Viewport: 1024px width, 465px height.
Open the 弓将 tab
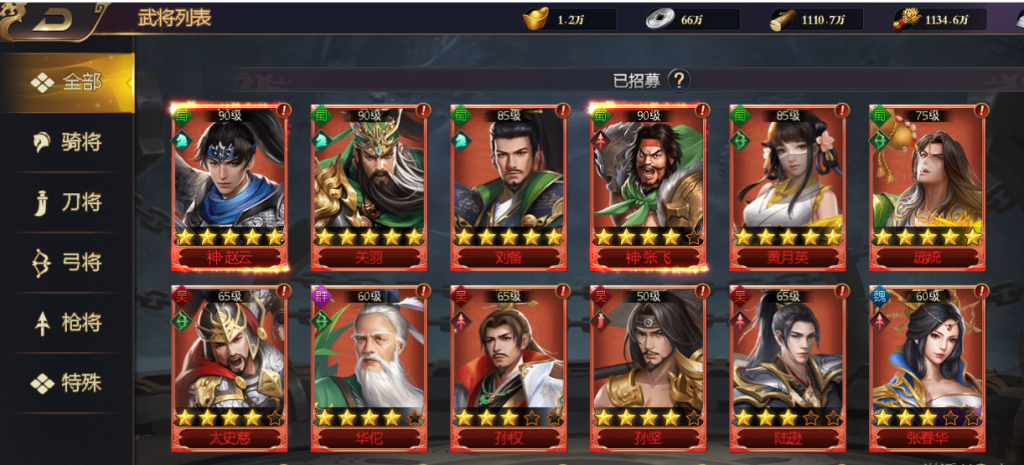point(66,262)
